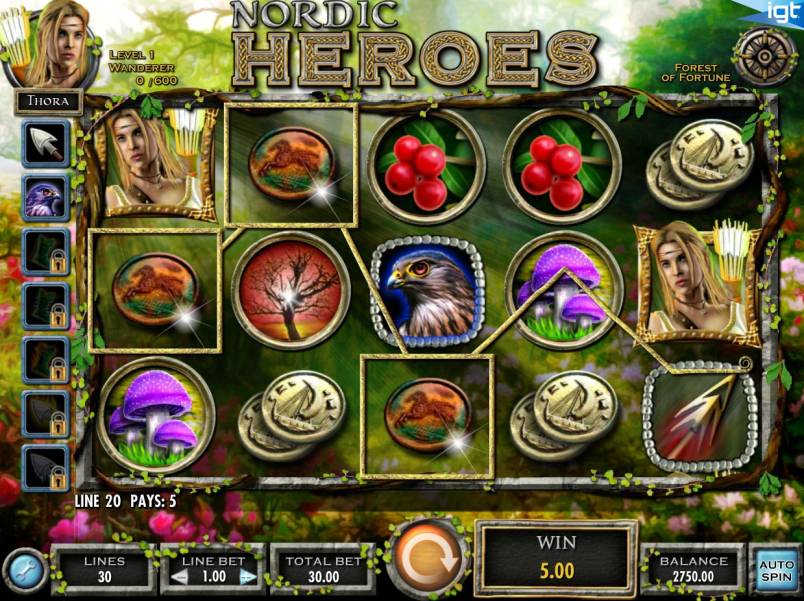This screenshot has width=804, height=601.
Task: Select the purple hawk ability icon
Action: 46,197
